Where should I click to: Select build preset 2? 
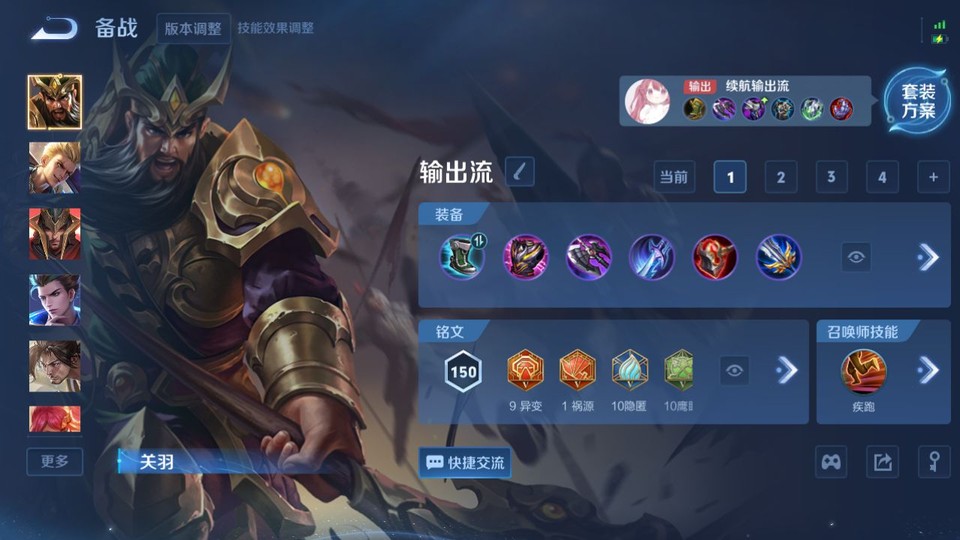pyautogui.click(x=780, y=177)
